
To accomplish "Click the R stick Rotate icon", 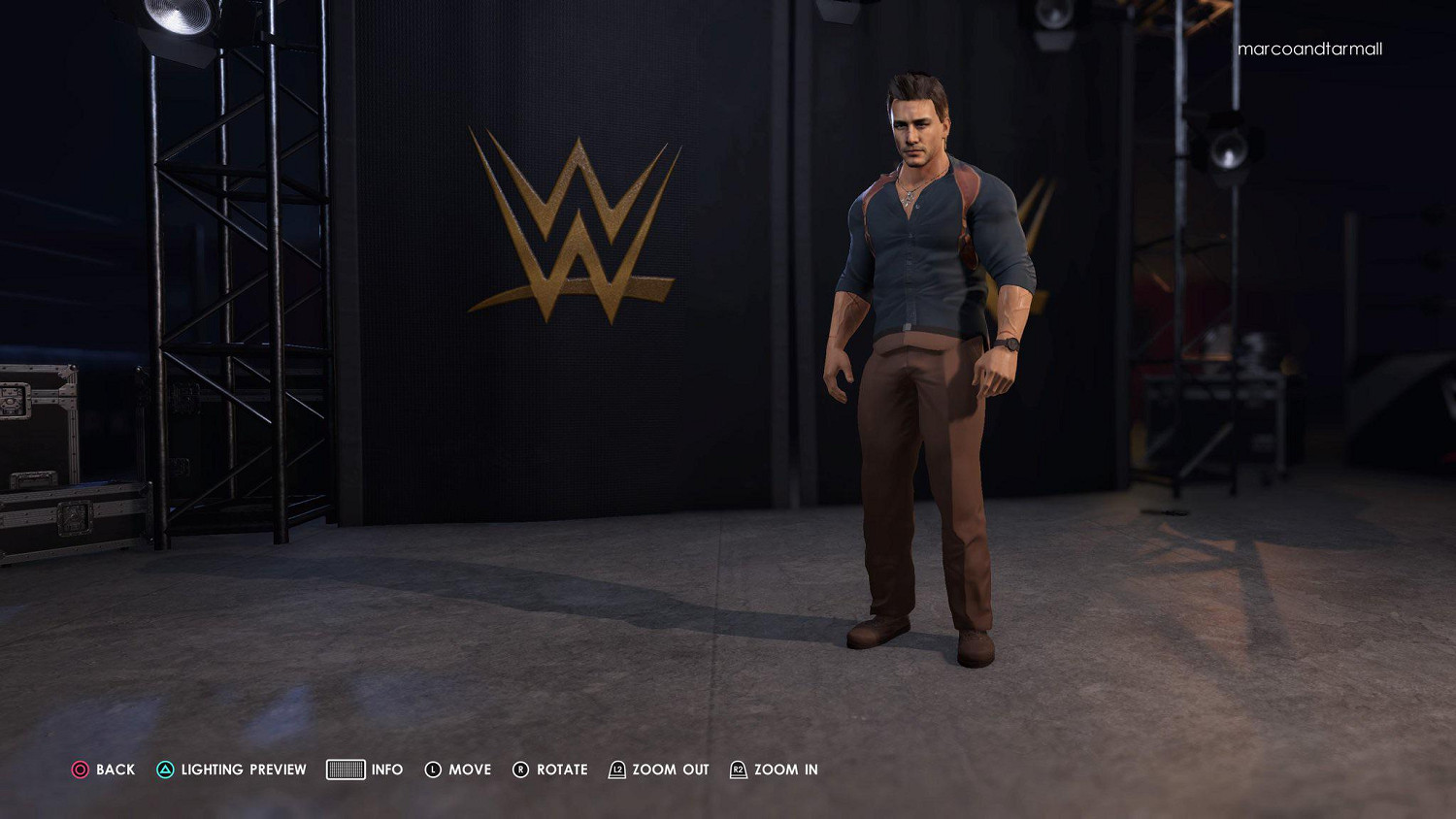I will point(521,770).
